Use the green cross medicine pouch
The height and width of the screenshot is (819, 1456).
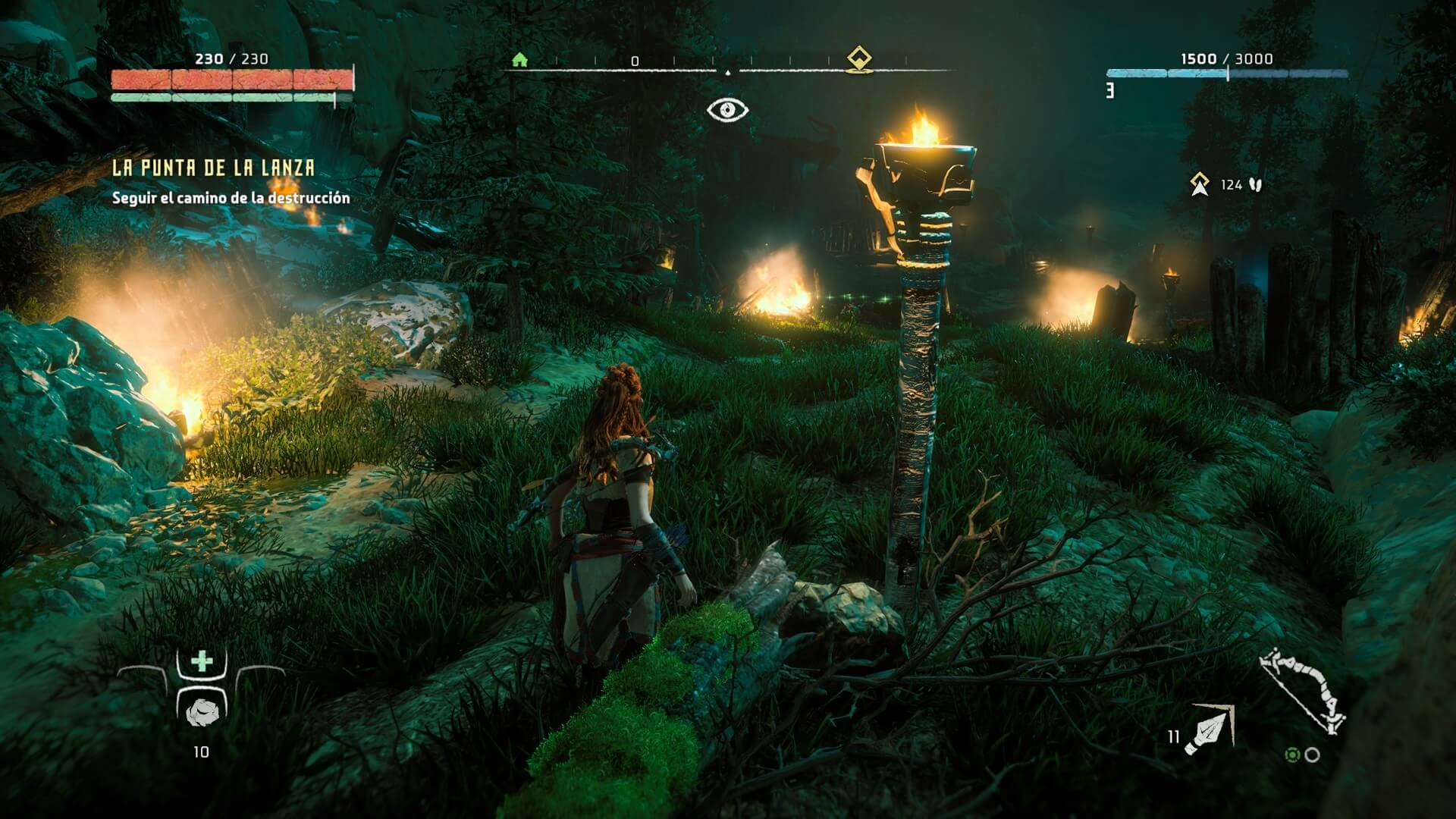202,661
